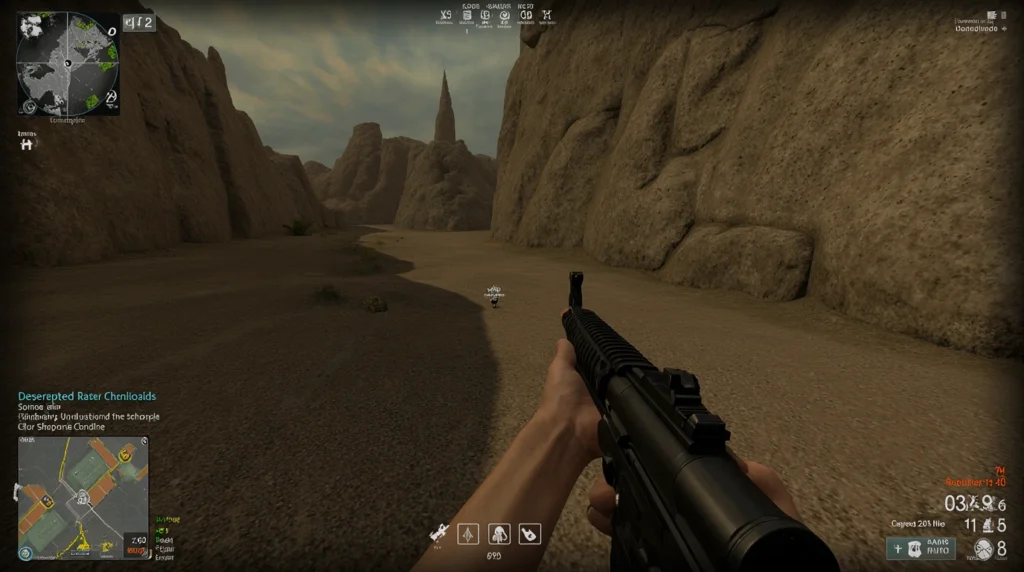The image size is (1024, 572).
Task: Choose the figure equipment slot
Action: (468, 534)
